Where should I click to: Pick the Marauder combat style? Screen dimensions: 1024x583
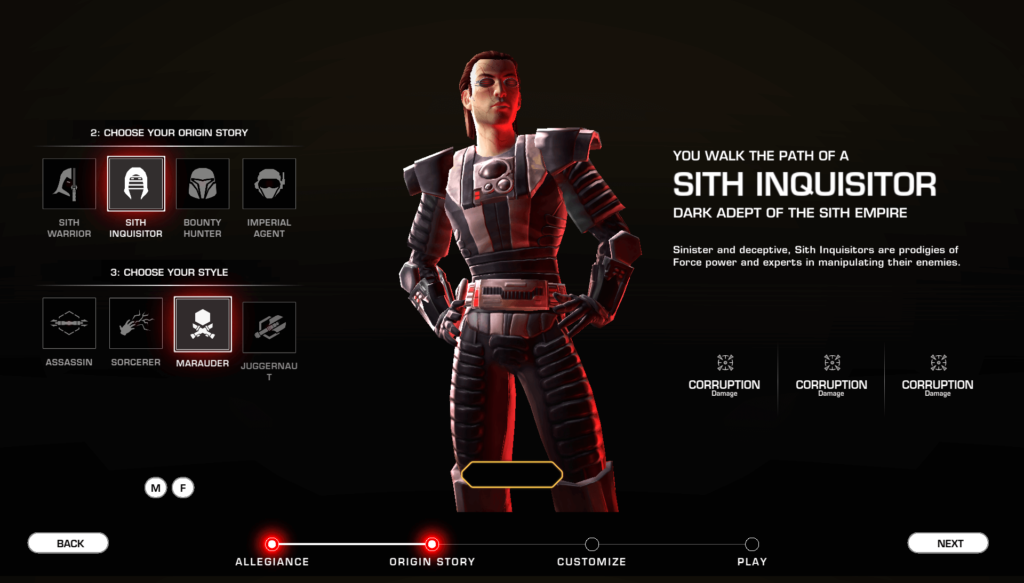[203, 324]
